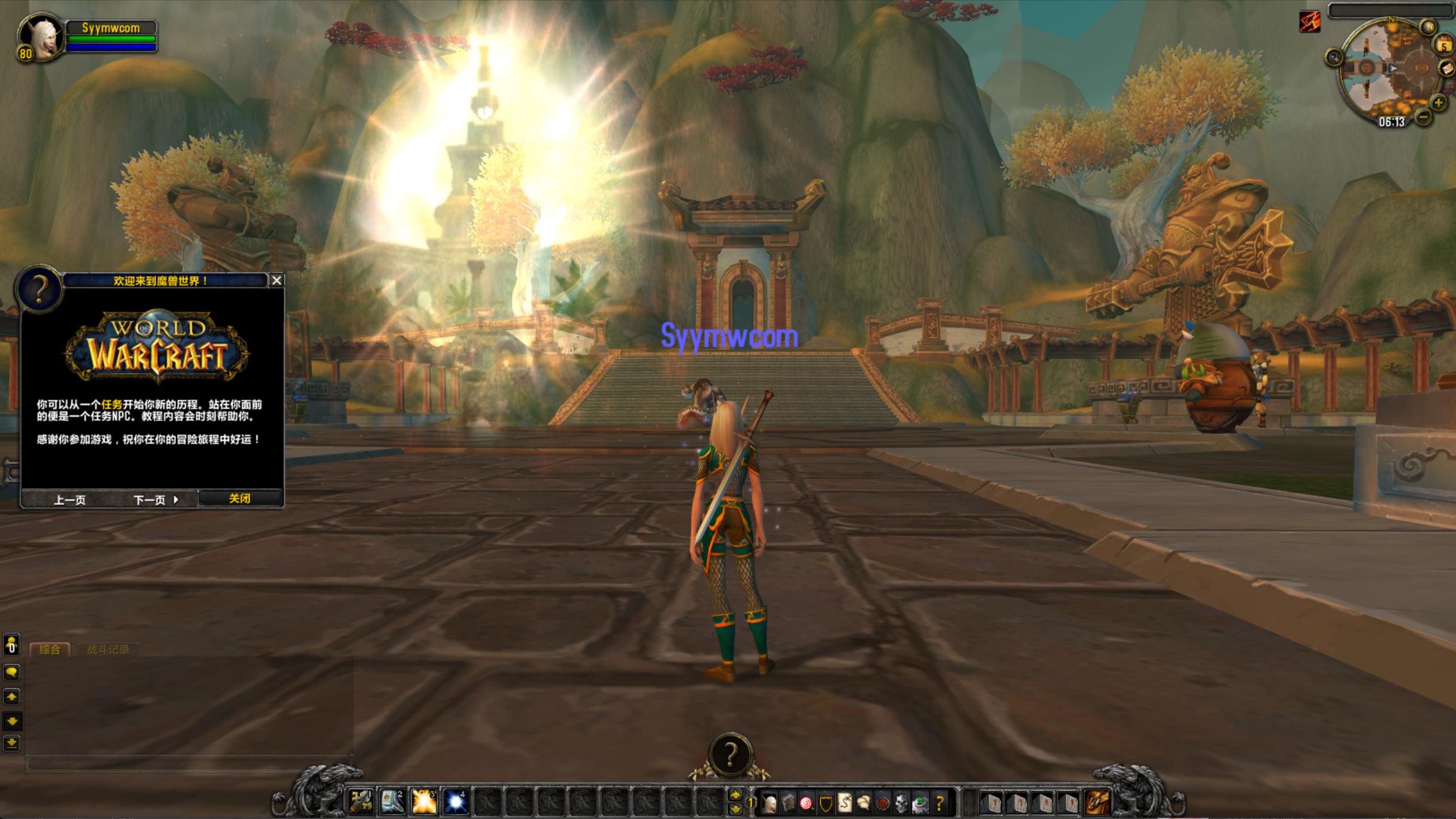The image size is (1456, 819).
Task: Open the social friends button showing 0
Action: [x=11, y=645]
